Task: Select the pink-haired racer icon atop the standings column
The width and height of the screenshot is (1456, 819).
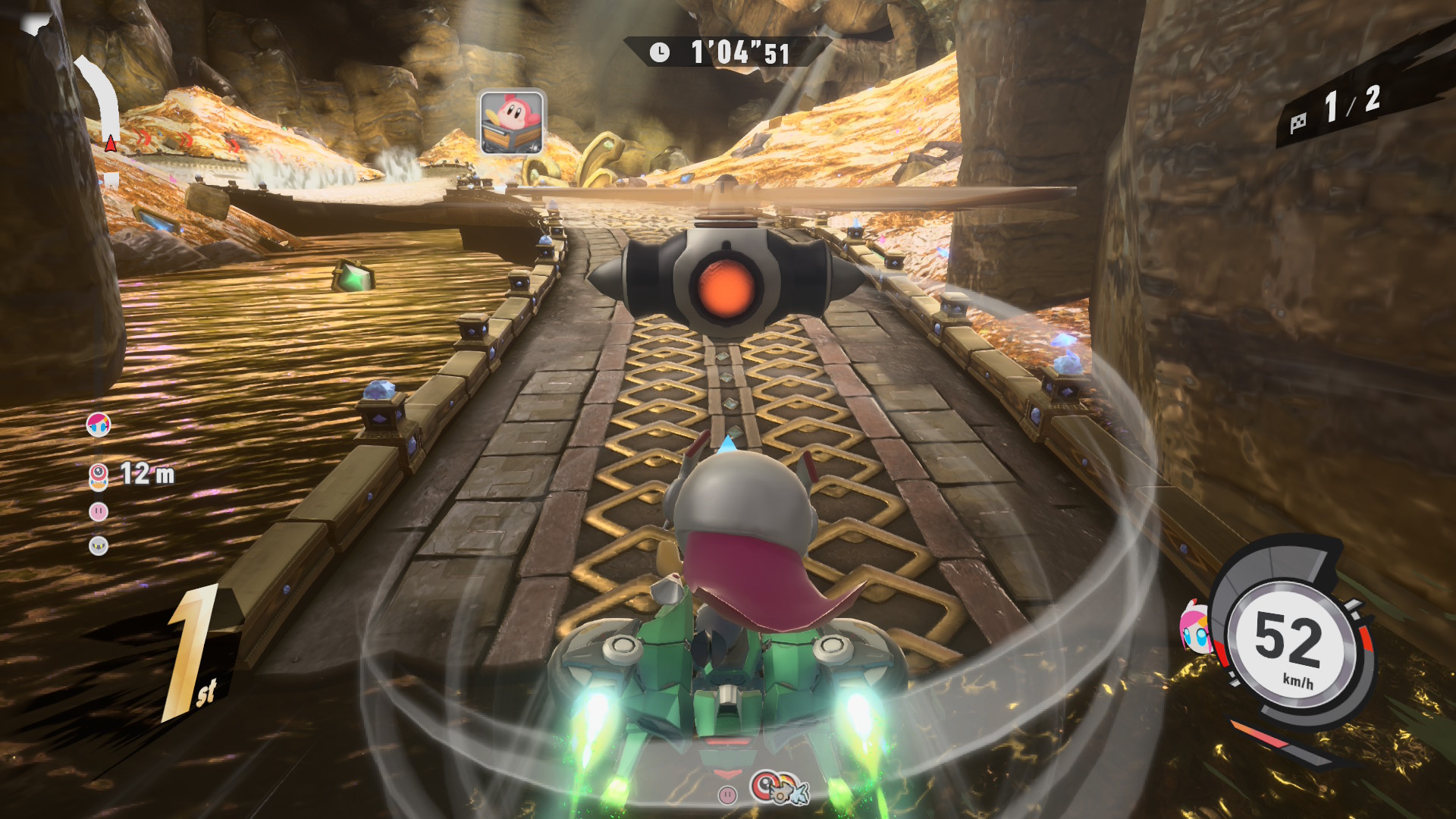Action: click(x=99, y=425)
